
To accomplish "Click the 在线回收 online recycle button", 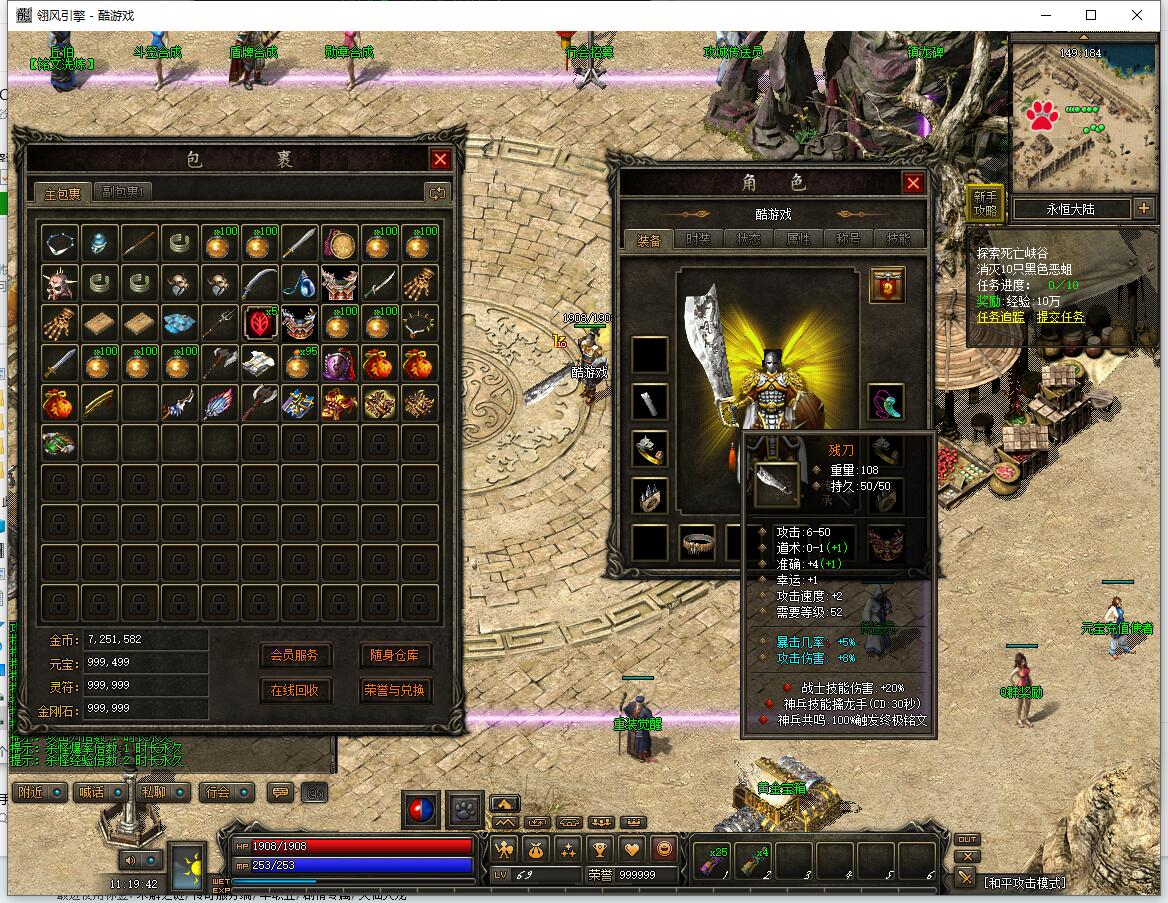I will pyautogui.click(x=295, y=690).
